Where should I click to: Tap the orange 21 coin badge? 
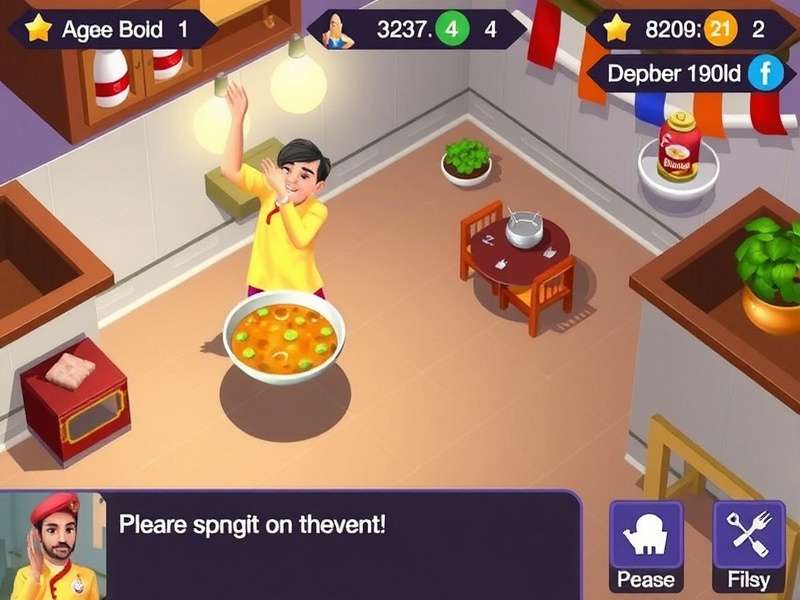point(718,29)
